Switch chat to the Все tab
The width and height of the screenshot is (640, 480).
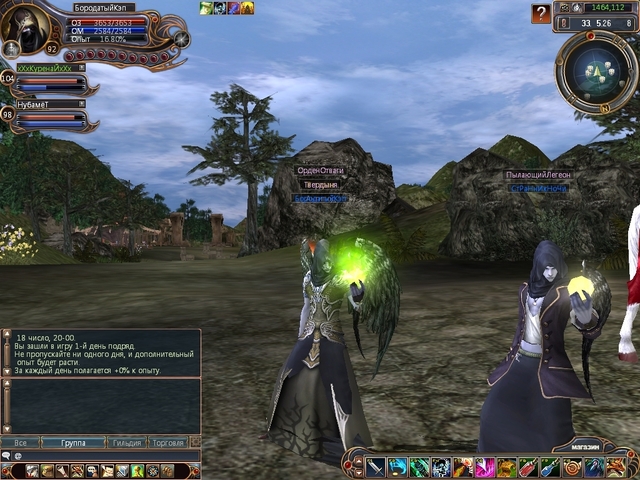point(20,441)
